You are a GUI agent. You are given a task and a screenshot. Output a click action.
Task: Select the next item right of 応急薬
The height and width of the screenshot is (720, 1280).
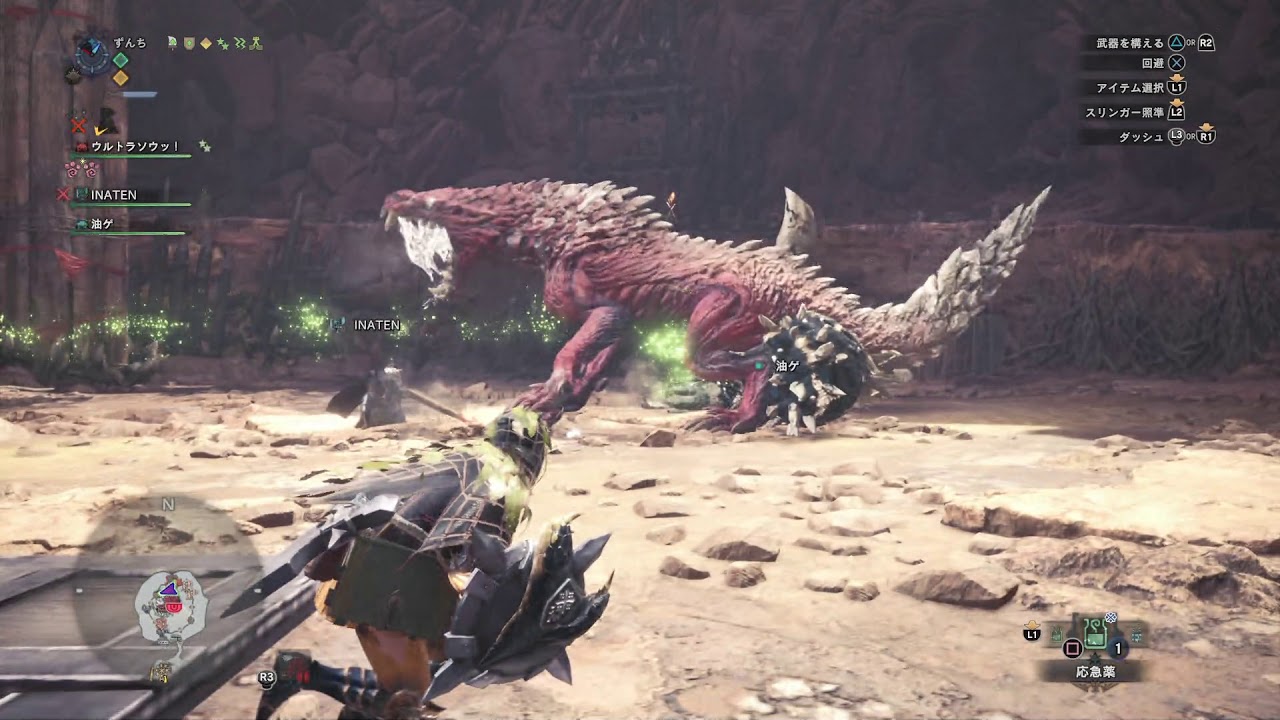[1136, 633]
